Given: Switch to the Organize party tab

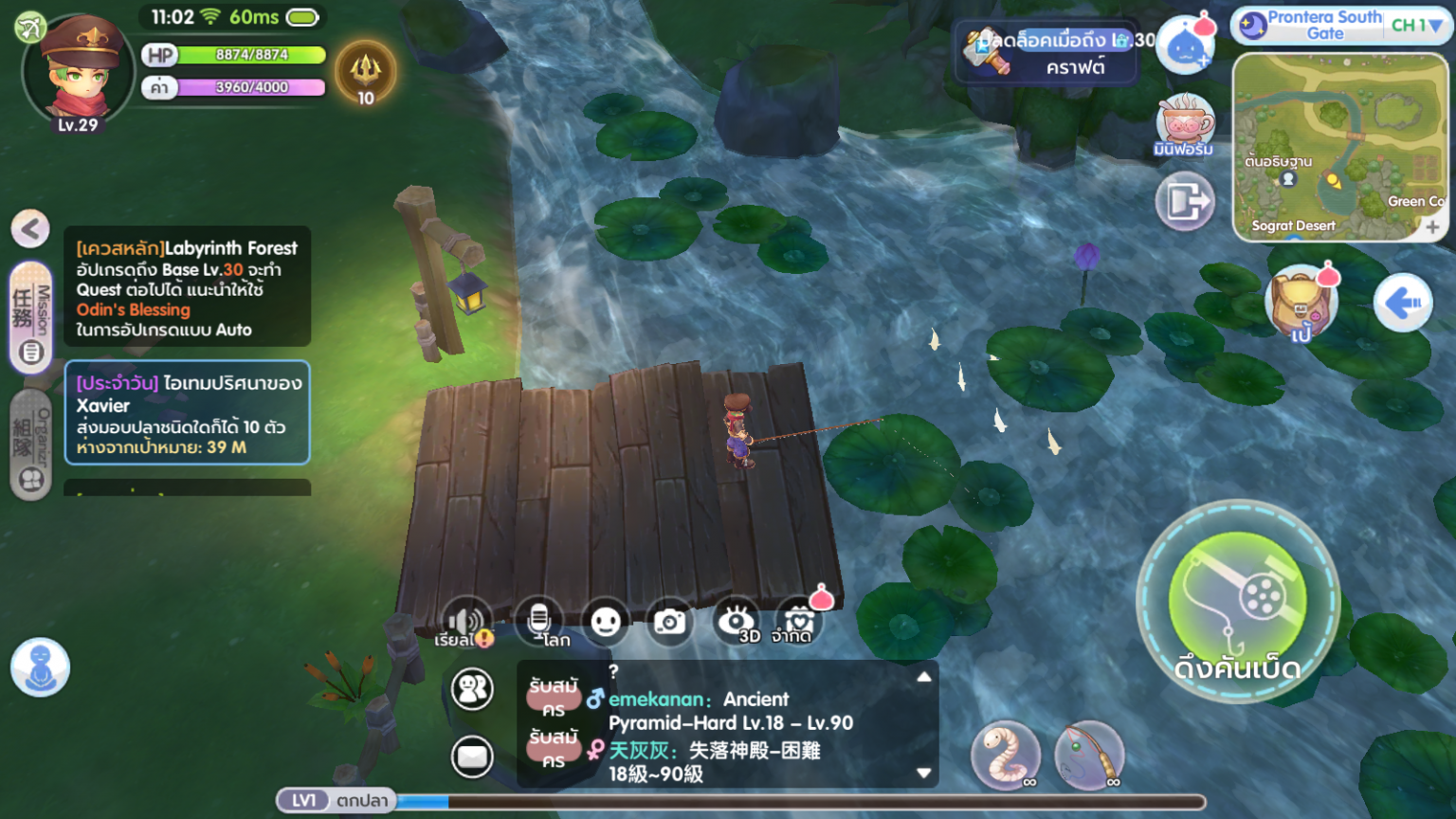Looking at the screenshot, I should [30, 444].
